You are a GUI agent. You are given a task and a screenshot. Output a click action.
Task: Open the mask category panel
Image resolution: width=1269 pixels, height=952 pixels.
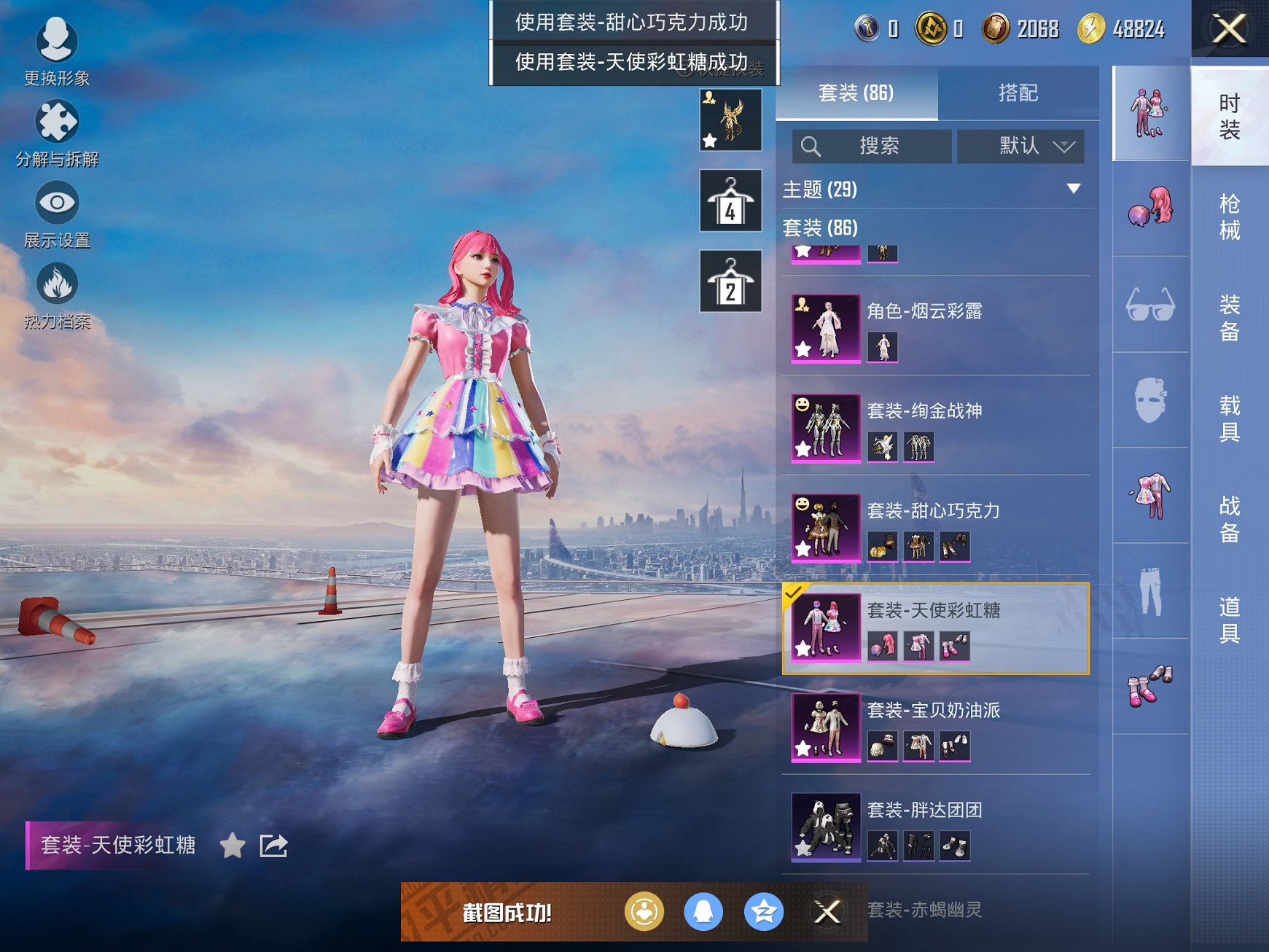[x=1150, y=401]
